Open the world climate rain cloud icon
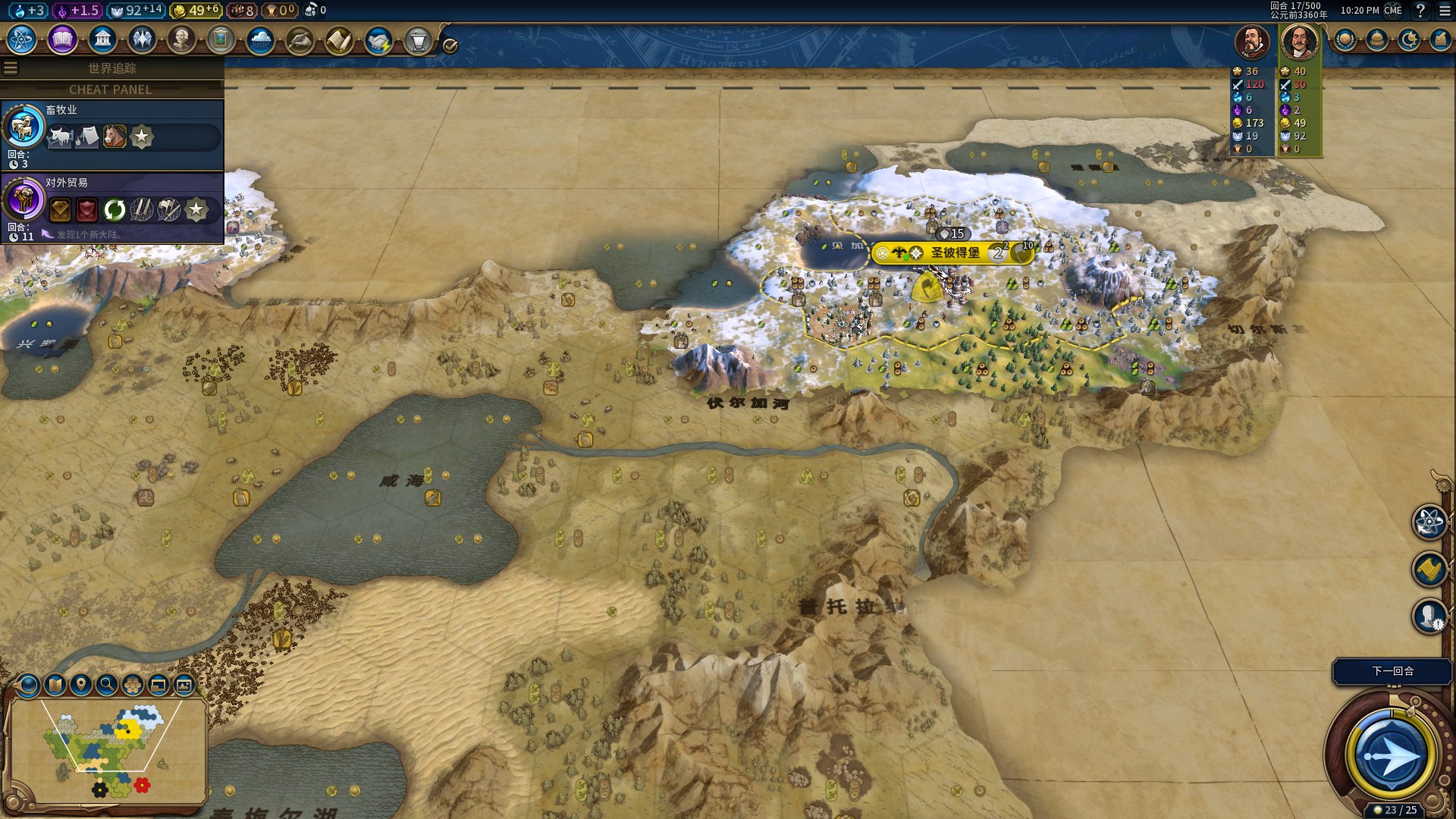Viewport: 1456px width, 819px height. click(x=260, y=39)
